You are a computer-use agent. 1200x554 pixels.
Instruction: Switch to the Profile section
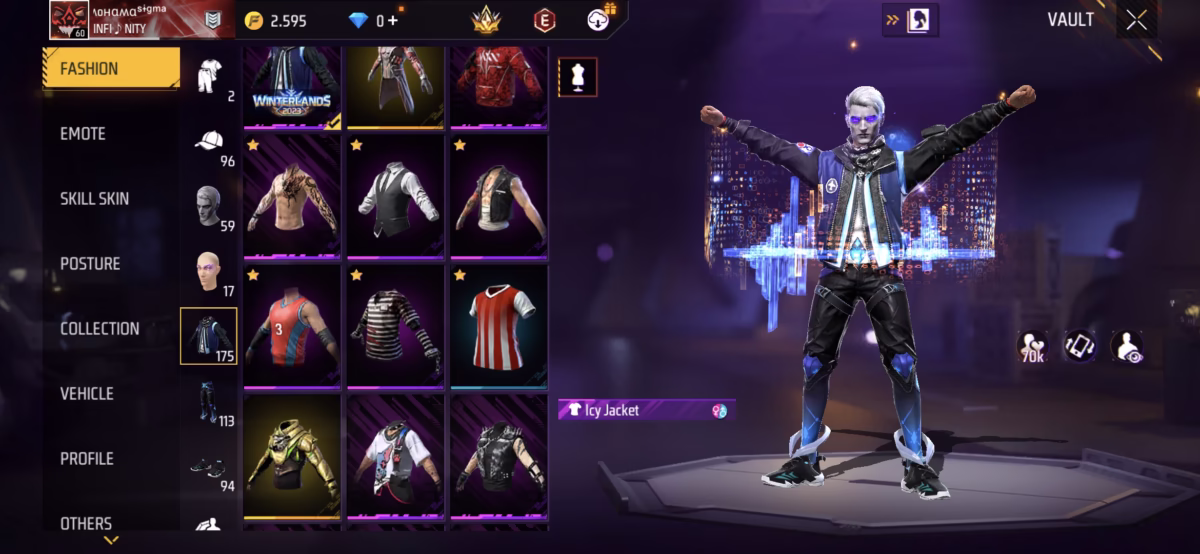point(86,459)
